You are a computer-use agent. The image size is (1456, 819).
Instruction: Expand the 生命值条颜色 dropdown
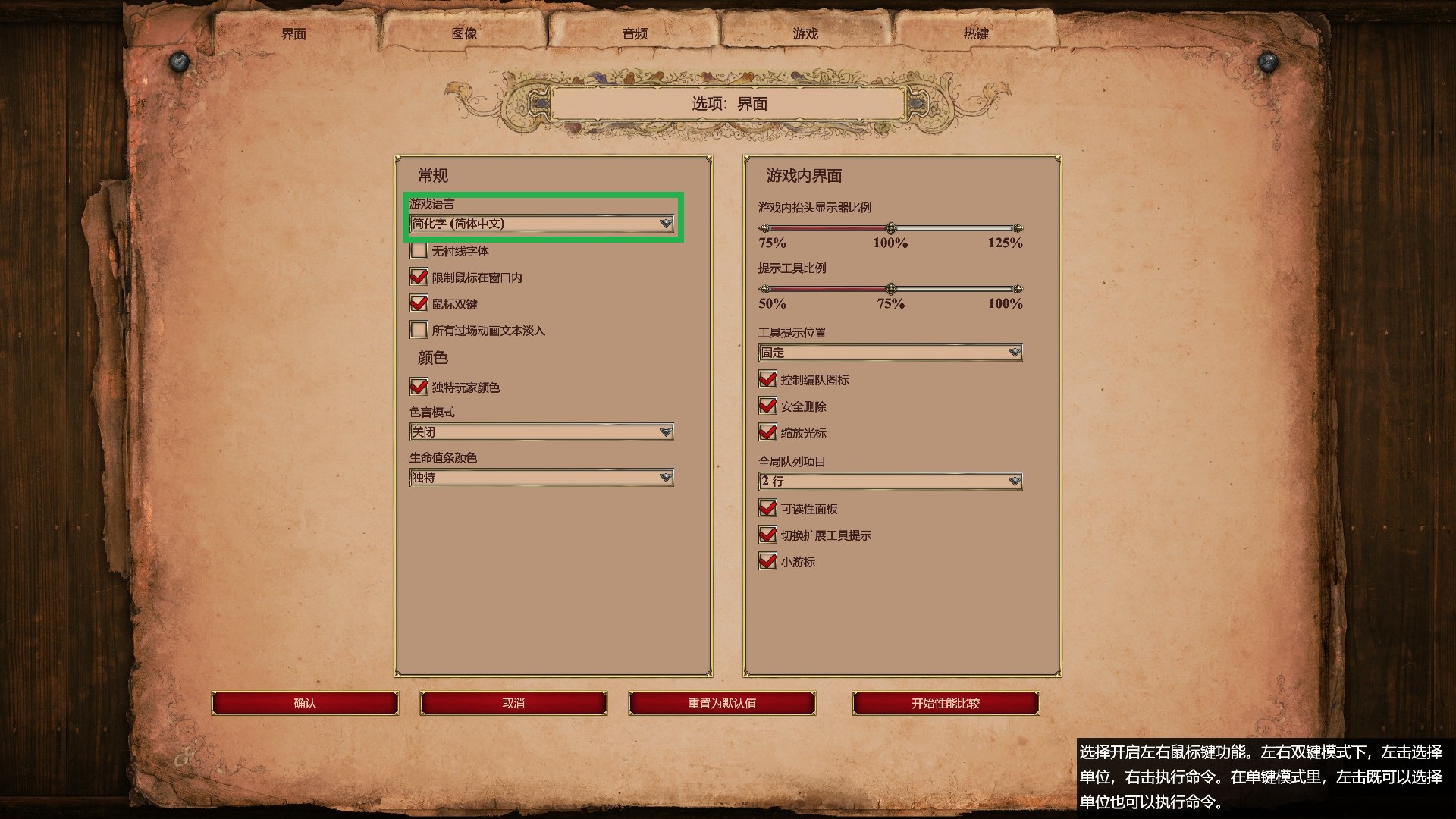(x=541, y=478)
